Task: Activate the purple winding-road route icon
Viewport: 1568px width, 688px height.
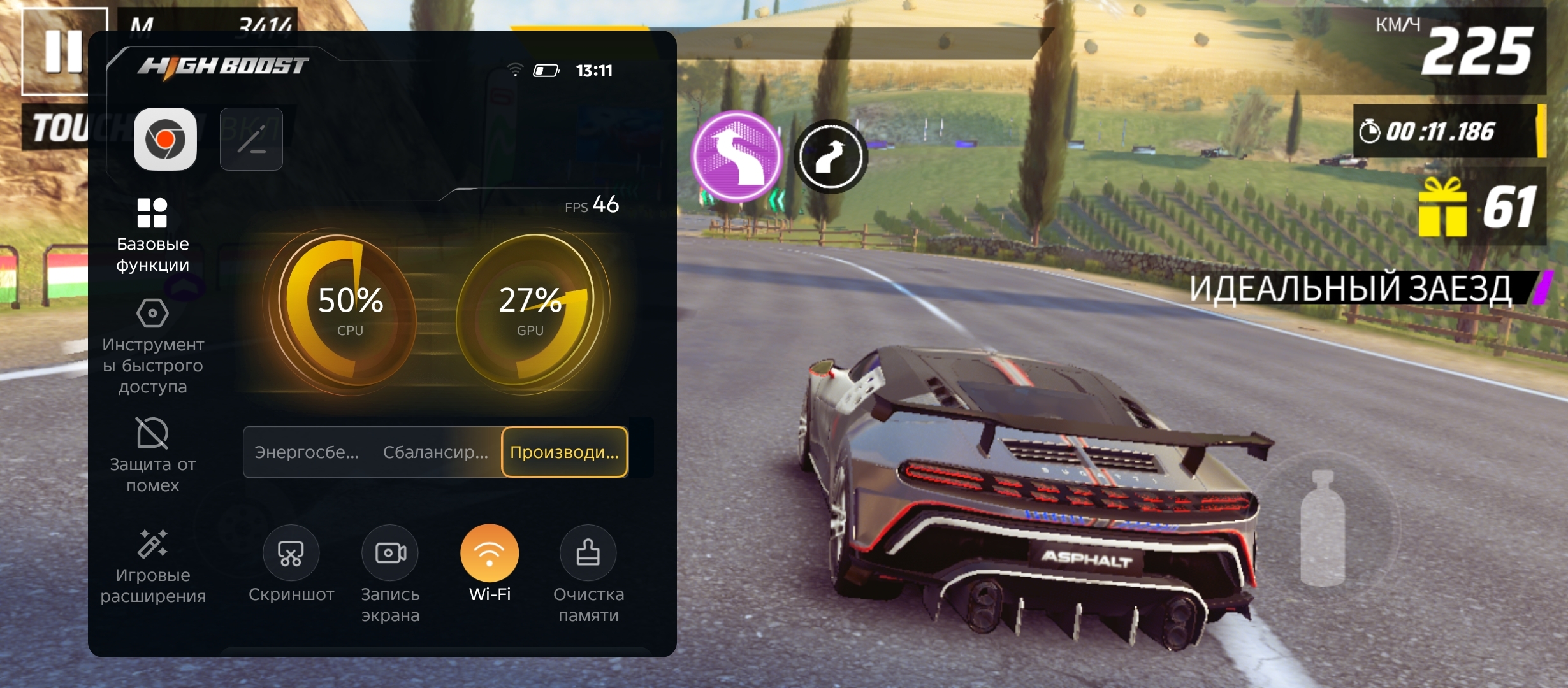Action: 737,156
